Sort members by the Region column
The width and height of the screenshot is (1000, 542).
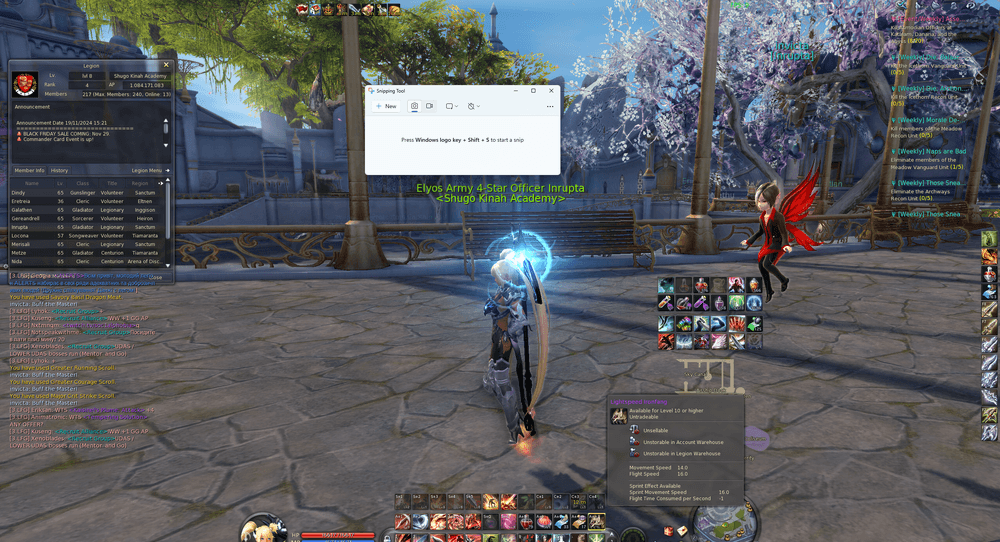pos(140,183)
